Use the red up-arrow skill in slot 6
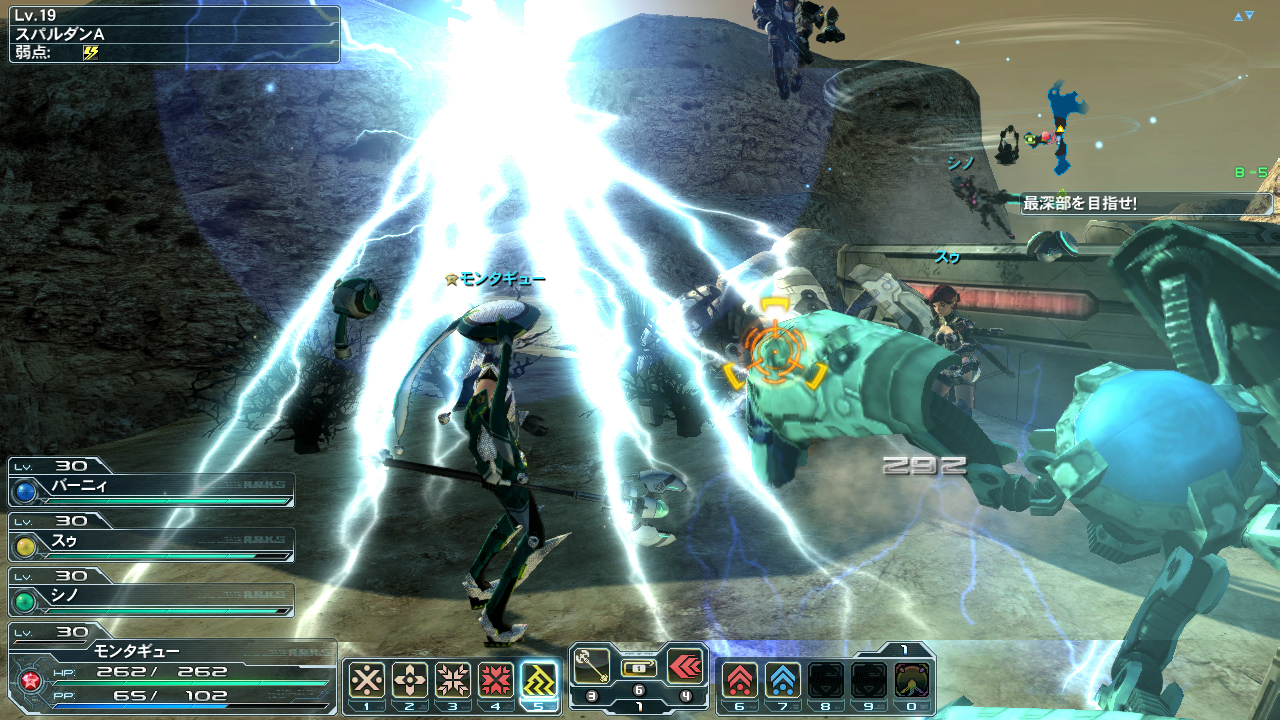 tap(740, 680)
